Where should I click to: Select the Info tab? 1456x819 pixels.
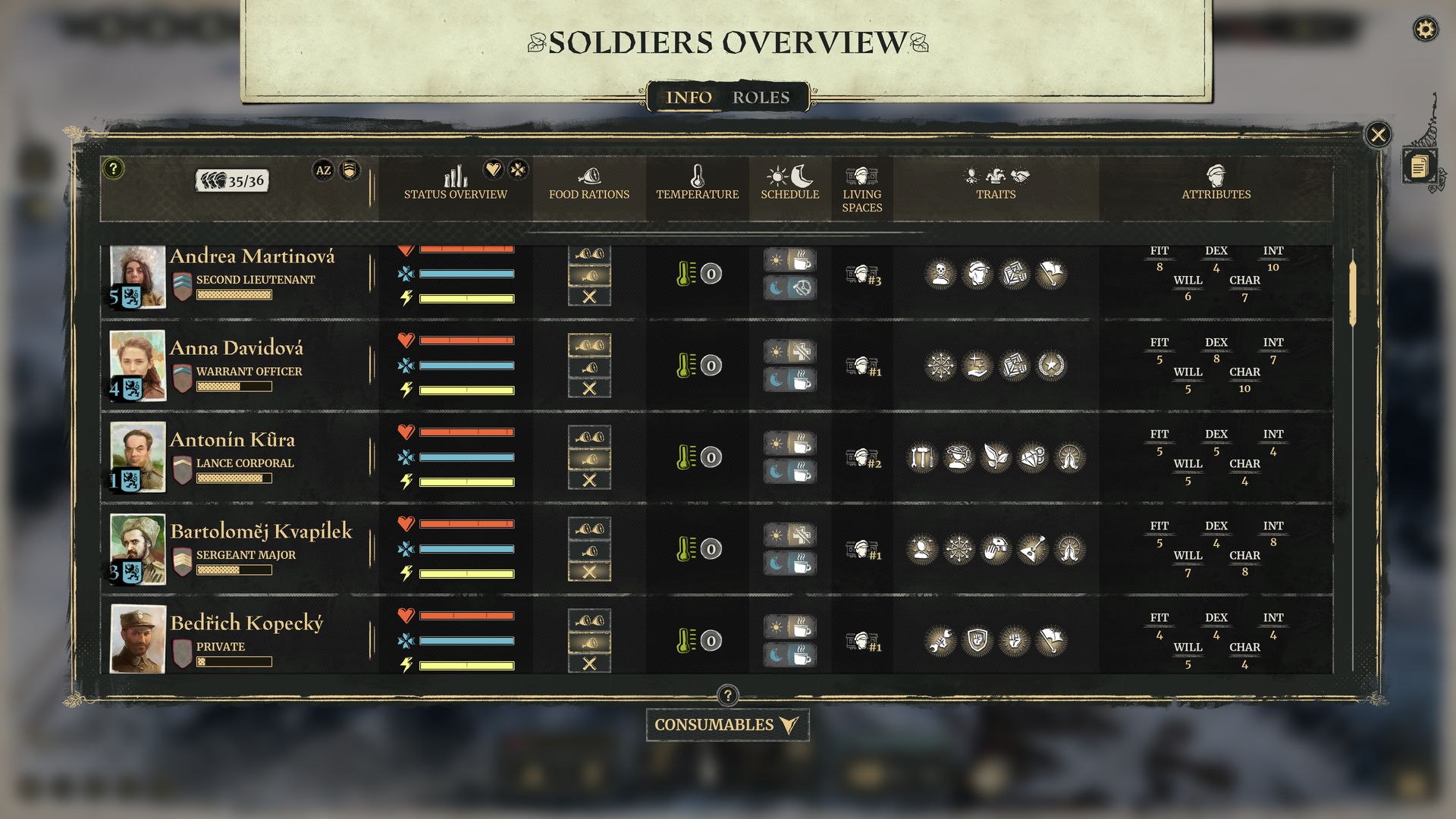point(689,98)
